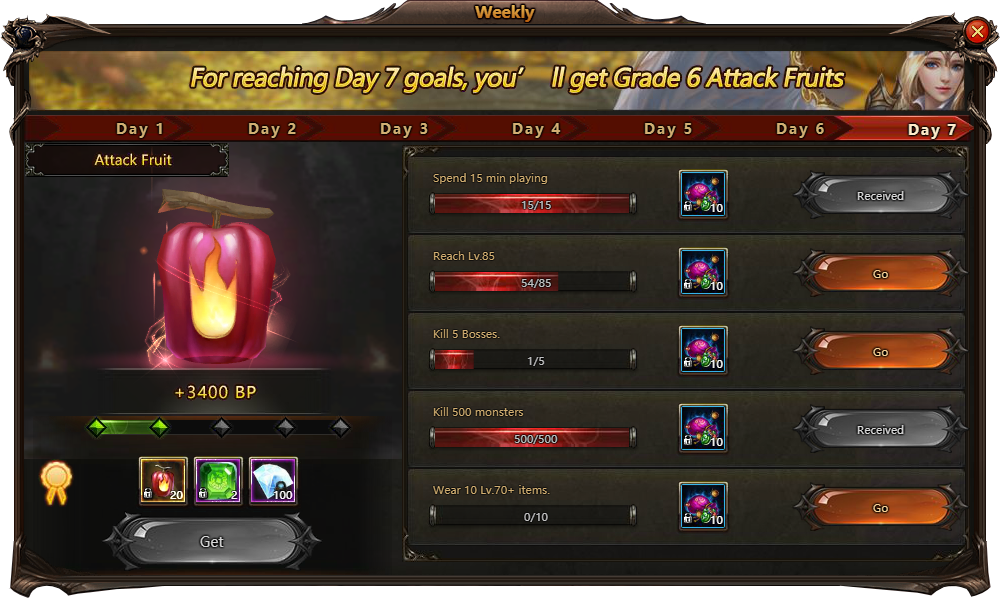Select the Day 7 tab

(932, 129)
